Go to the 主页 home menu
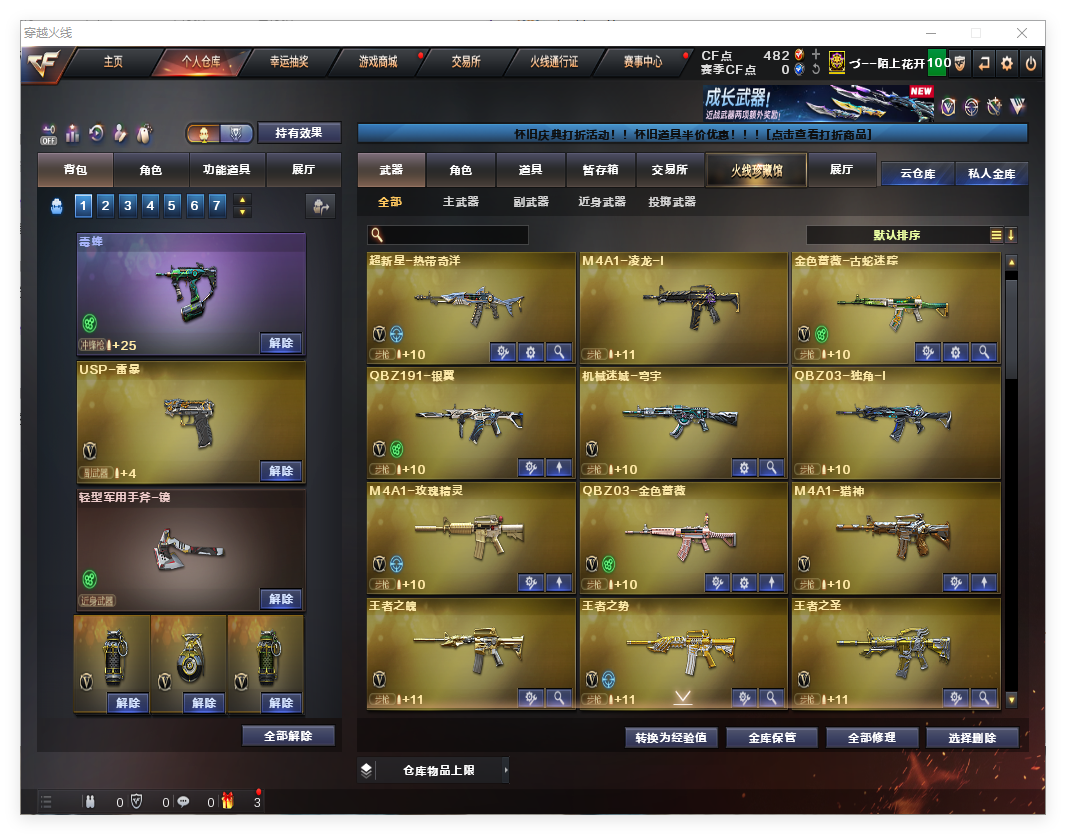This screenshot has height=835, width=1066. 113,62
